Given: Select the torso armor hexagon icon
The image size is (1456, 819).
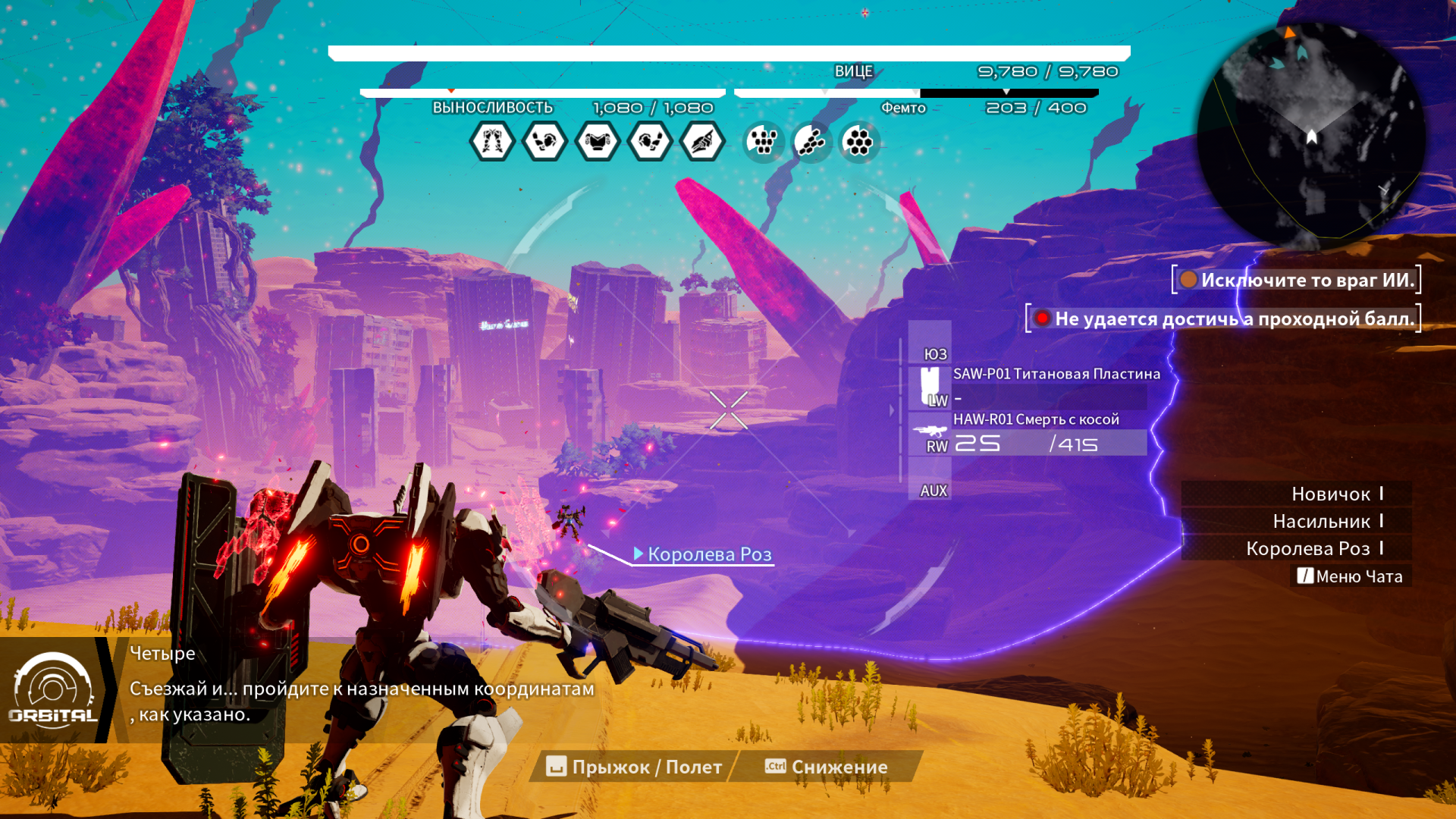Looking at the screenshot, I should (598, 142).
